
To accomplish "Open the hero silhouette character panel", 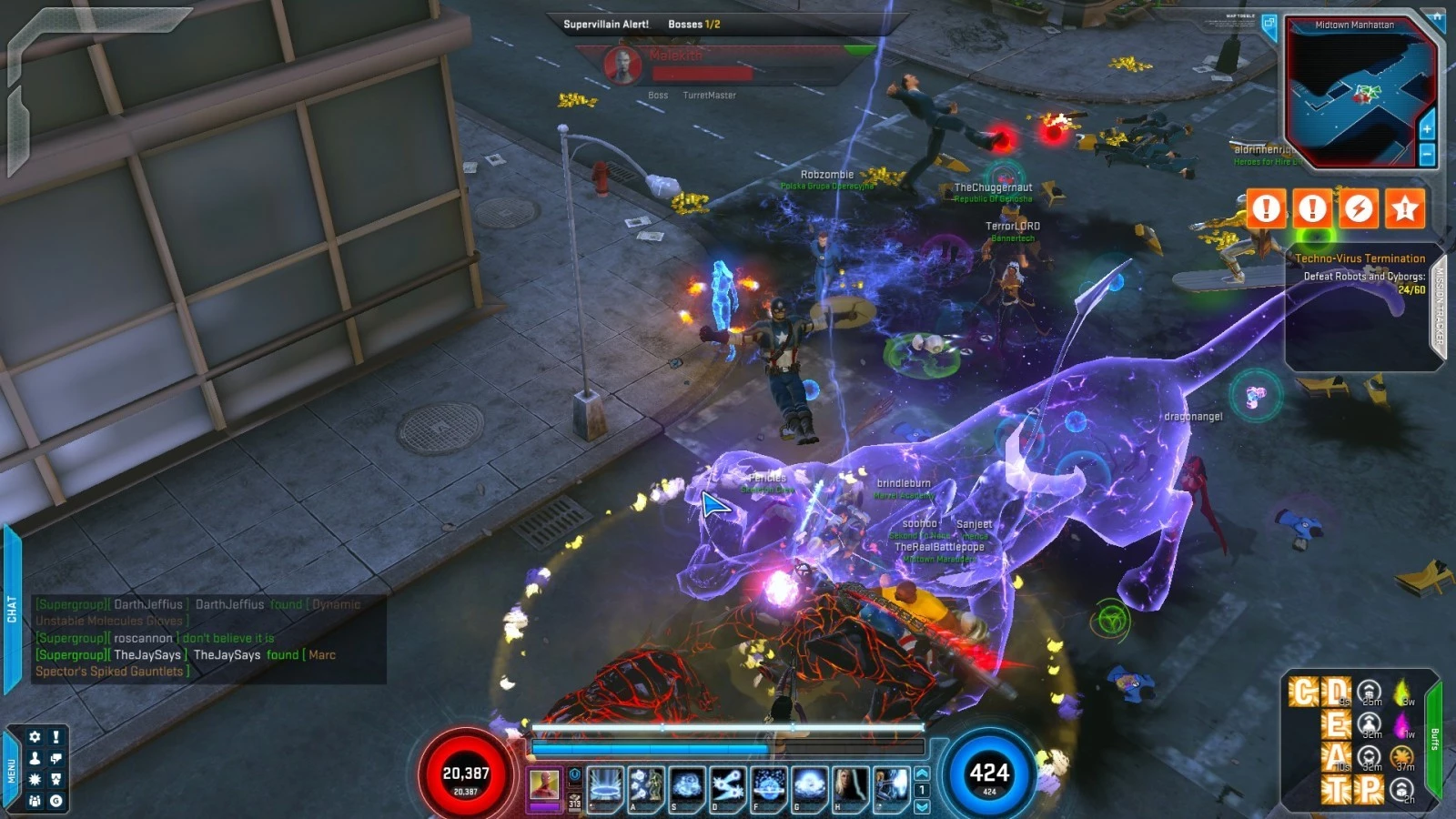I will [35, 758].
